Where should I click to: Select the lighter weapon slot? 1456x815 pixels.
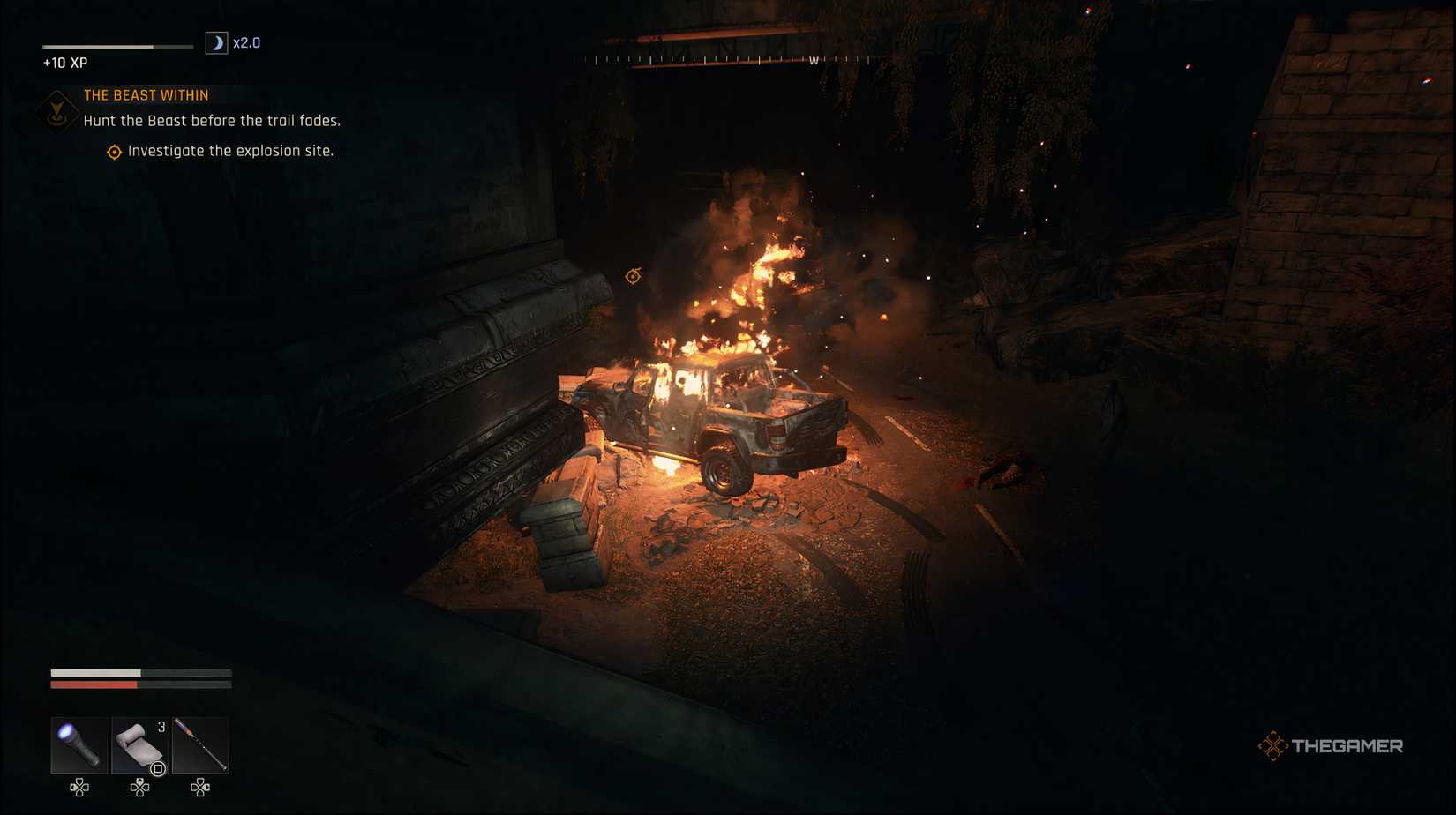(199, 745)
